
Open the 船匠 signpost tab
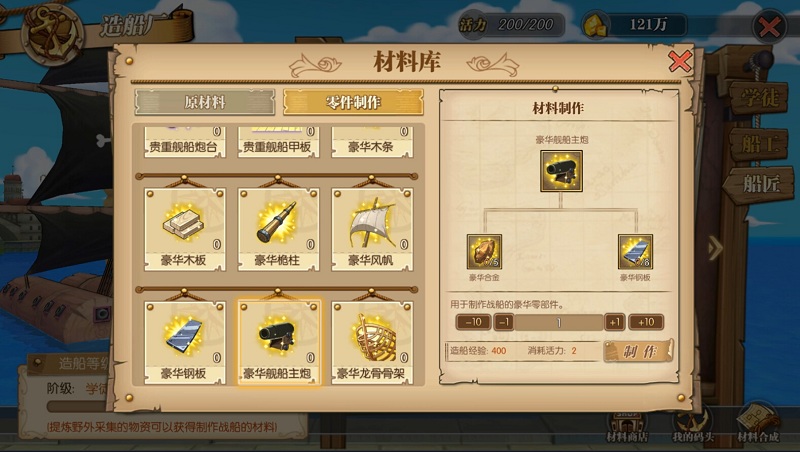coord(762,183)
